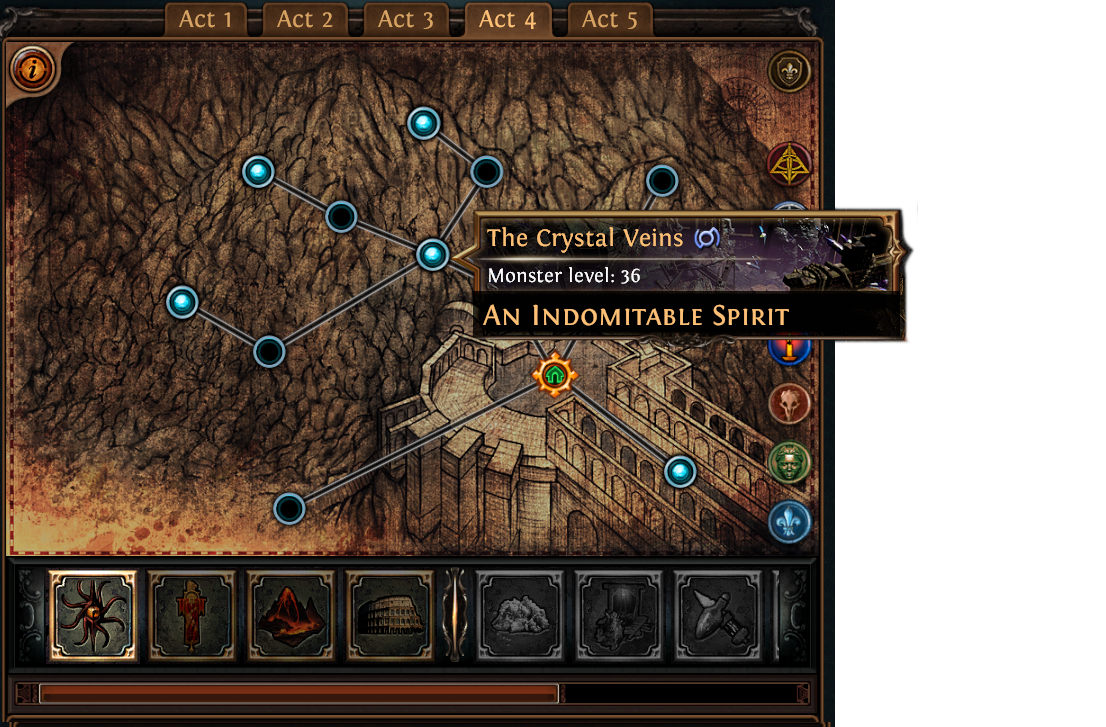This screenshot has width=1106, height=727.
Task: Switch to the Act 1 tab
Action: coord(205,19)
